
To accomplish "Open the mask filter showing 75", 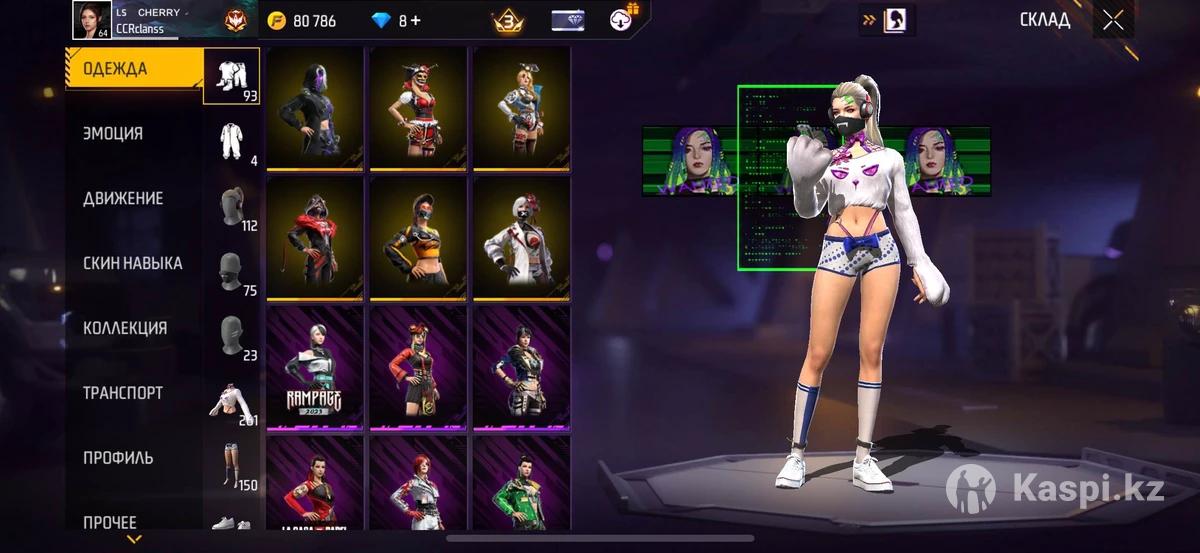I will (231, 272).
